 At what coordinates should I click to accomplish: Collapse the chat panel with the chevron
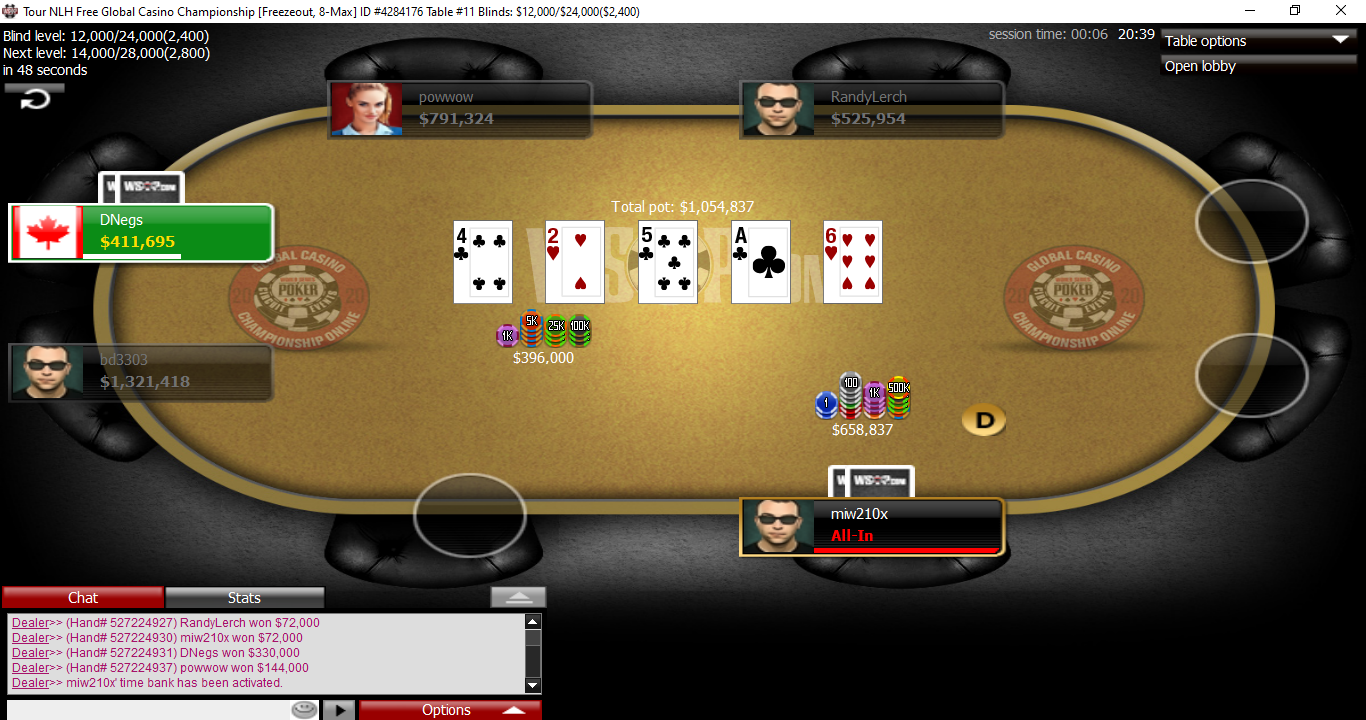pyautogui.click(x=517, y=595)
